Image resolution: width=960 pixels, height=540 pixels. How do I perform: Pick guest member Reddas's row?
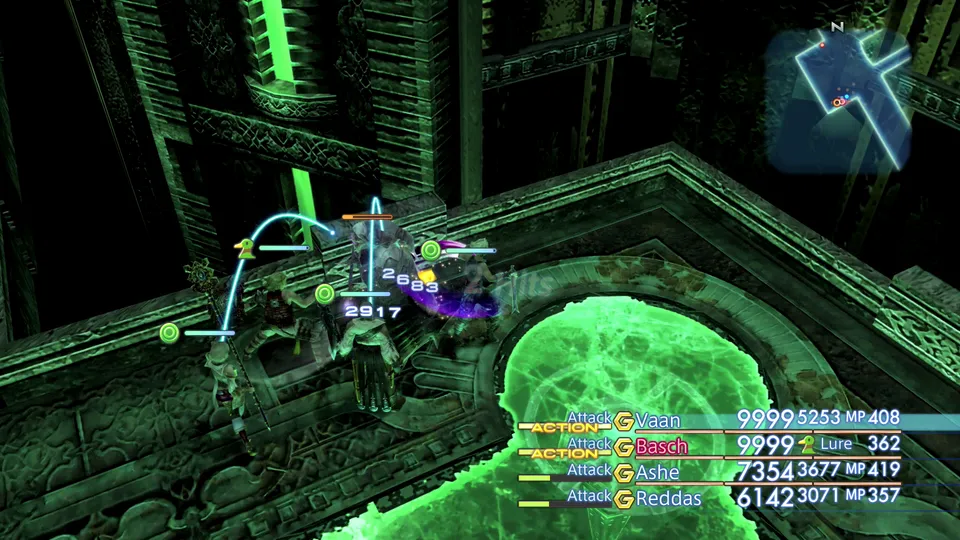coord(667,498)
